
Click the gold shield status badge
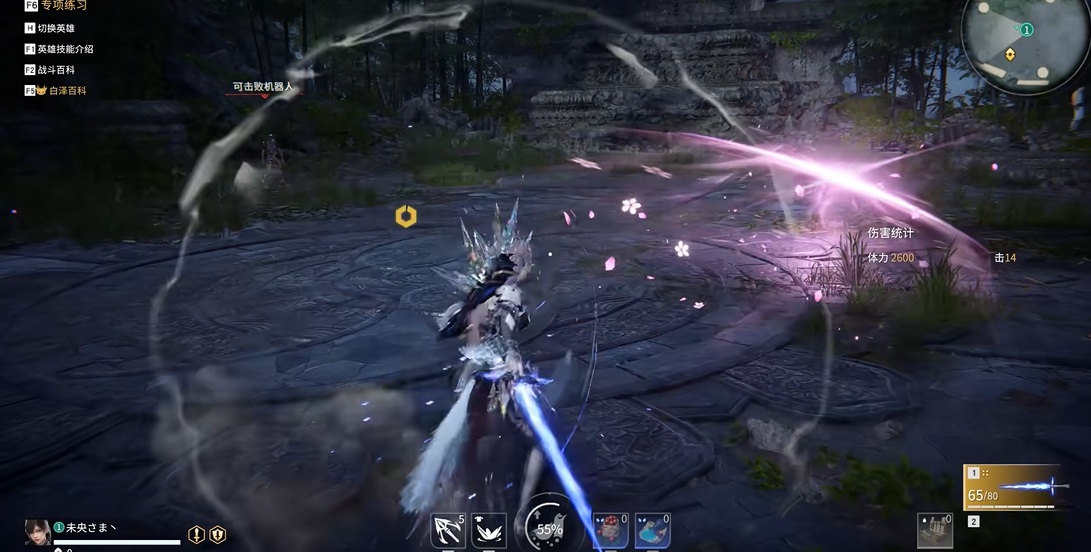coord(217,534)
